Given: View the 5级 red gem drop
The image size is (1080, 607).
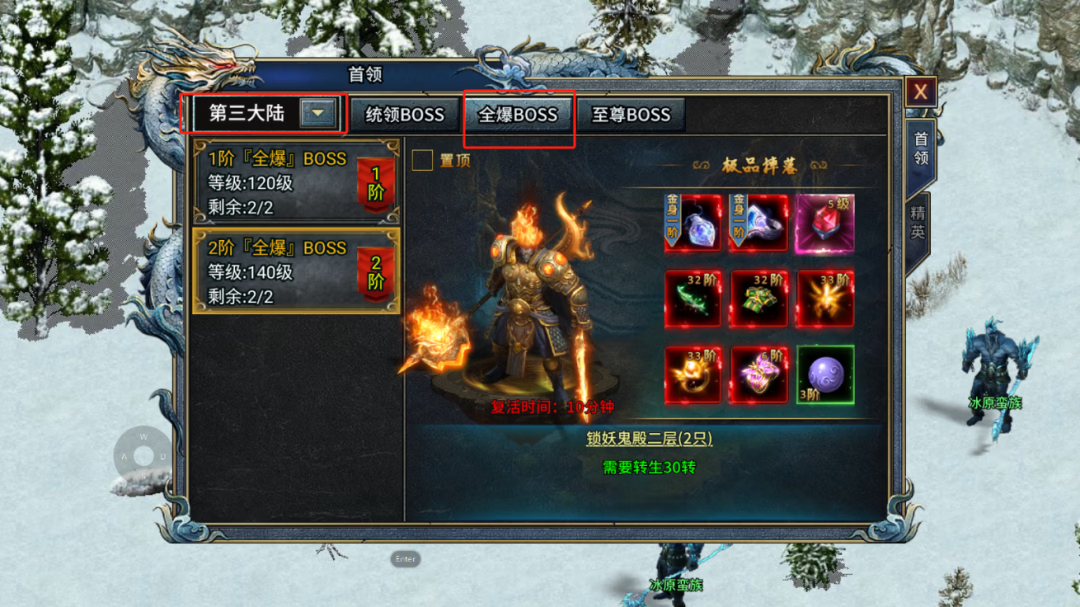Looking at the screenshot, I should coord(825,223).
